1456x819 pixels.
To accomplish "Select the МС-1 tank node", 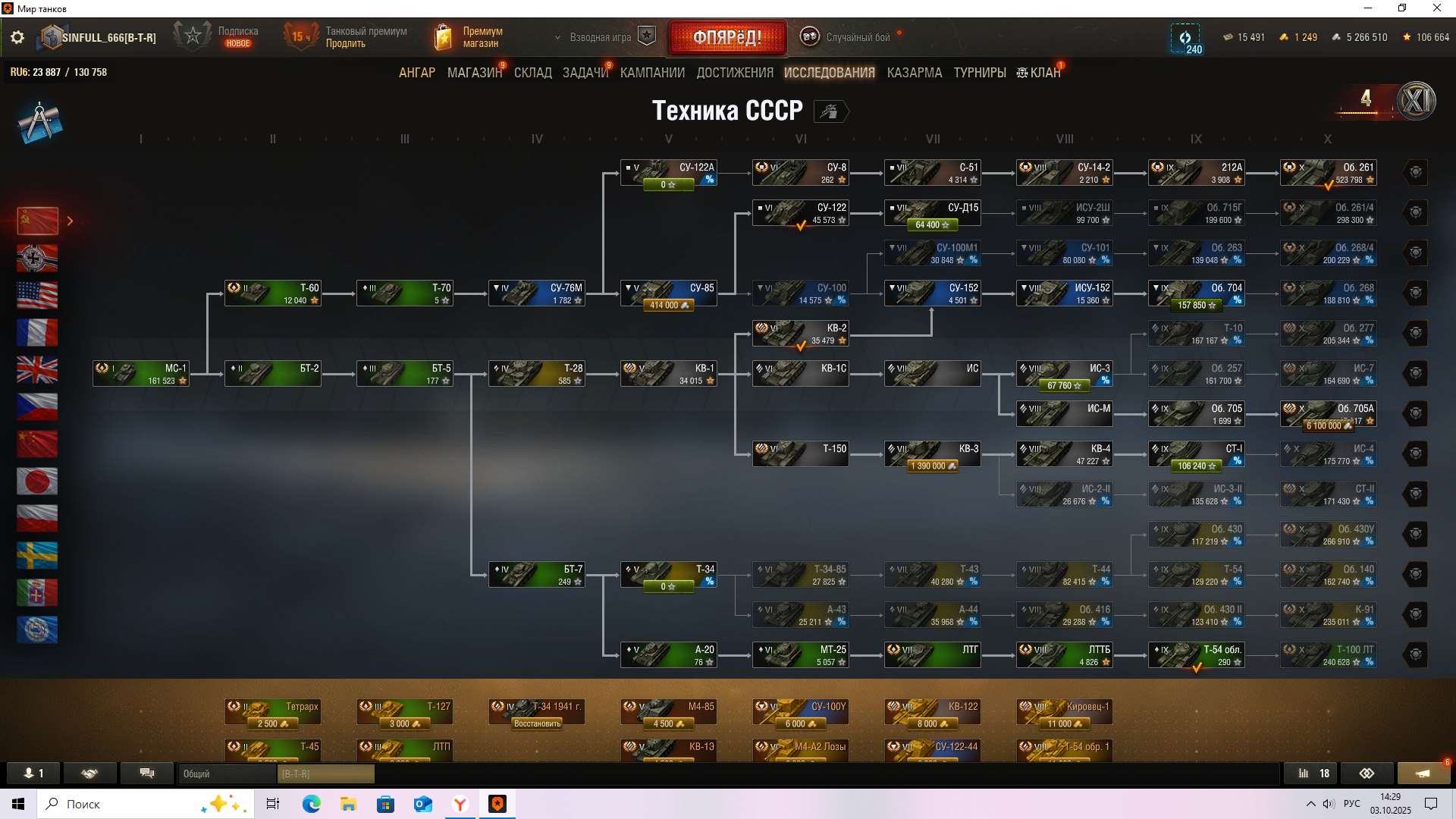I will [x=141, y=374].
